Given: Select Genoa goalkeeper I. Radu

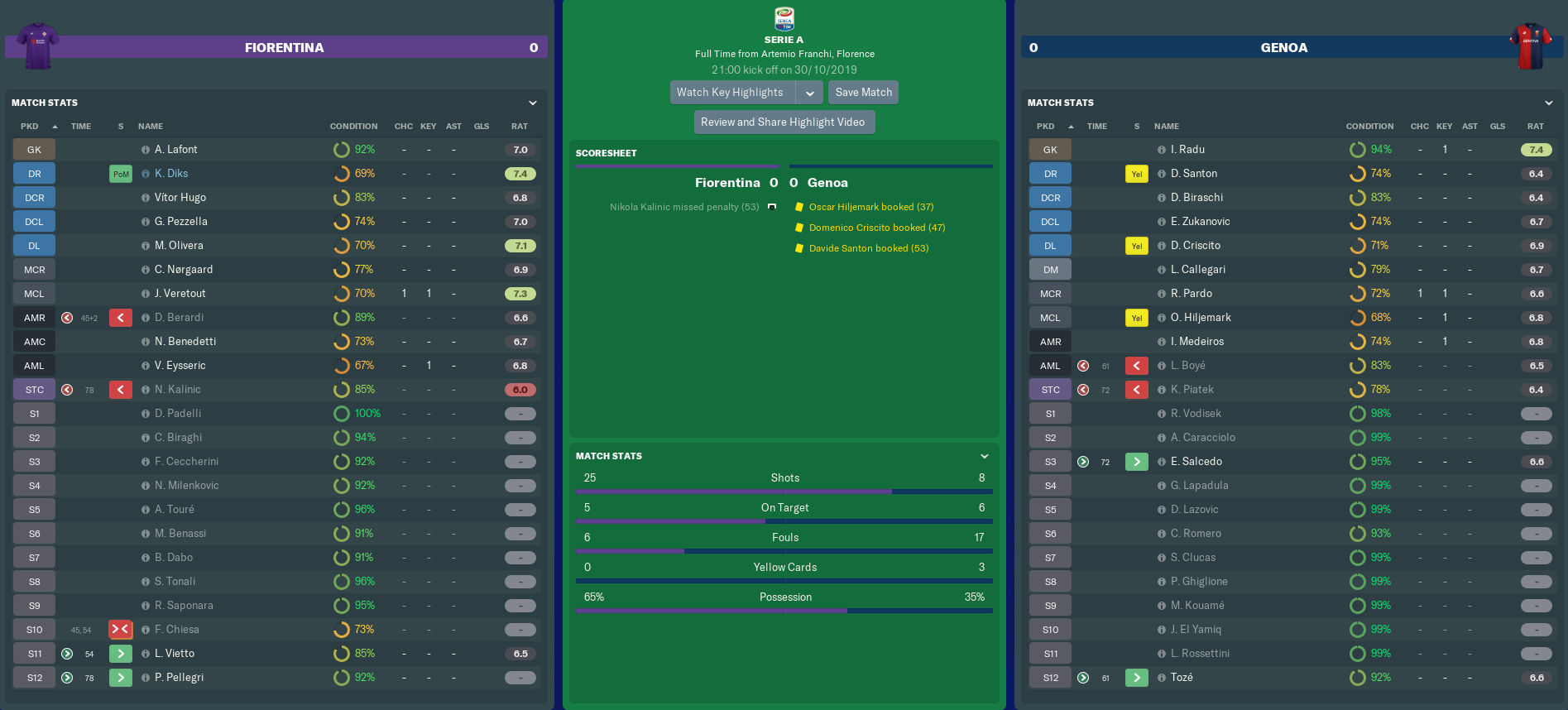Looking at the screenshot, I should (x=1187, y=150).
